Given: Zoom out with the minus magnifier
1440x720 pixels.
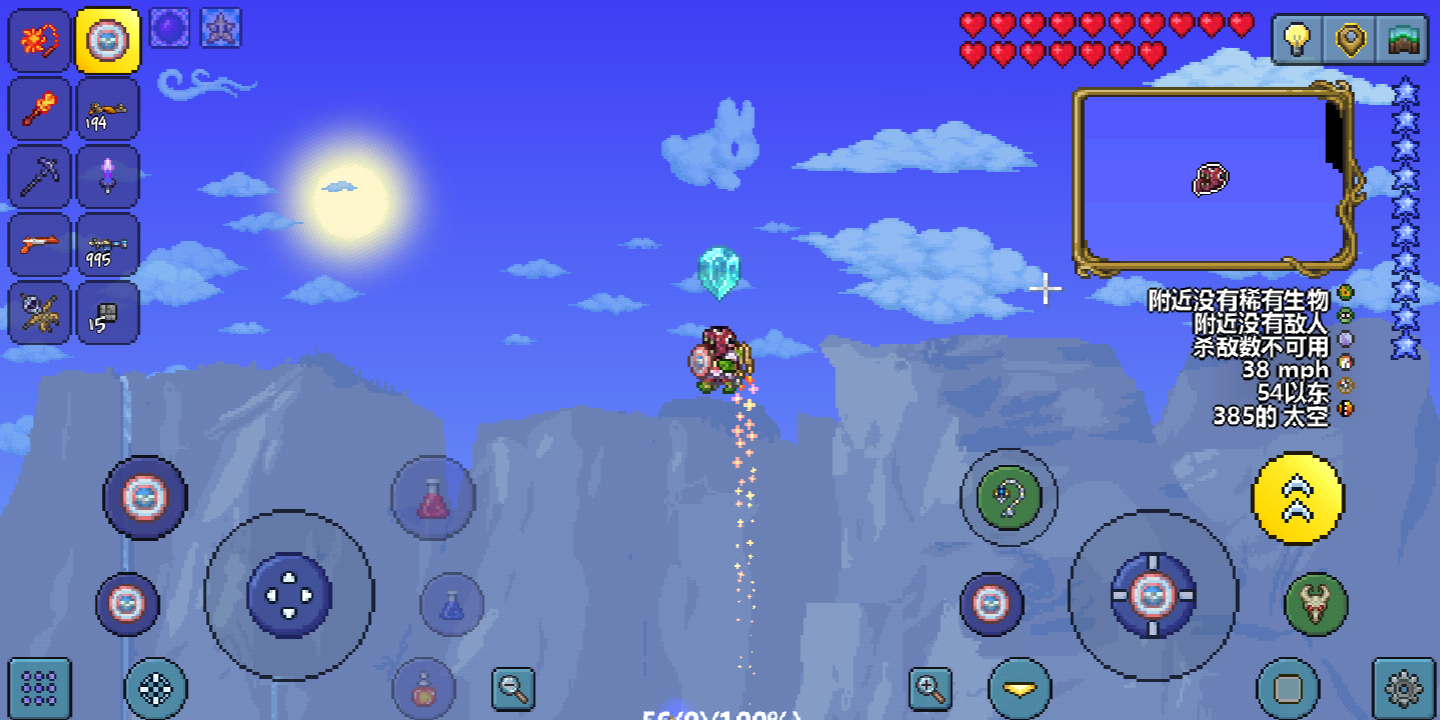Looking at the screenshot, I should pos(514,688).
